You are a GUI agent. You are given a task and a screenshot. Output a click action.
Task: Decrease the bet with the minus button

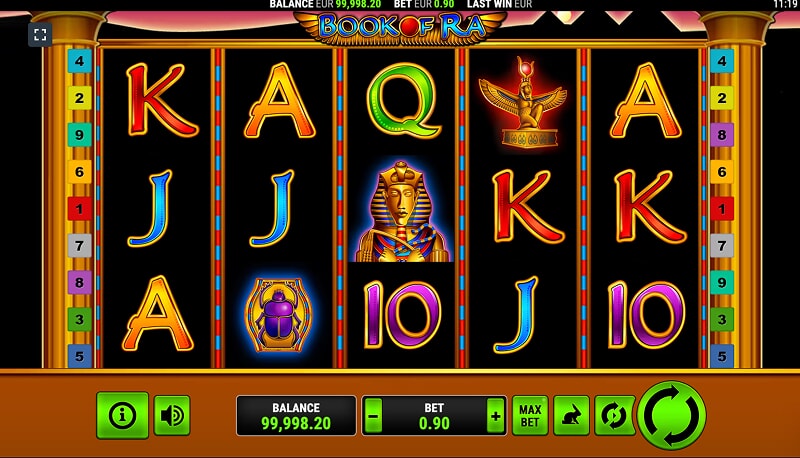(373, 415)
